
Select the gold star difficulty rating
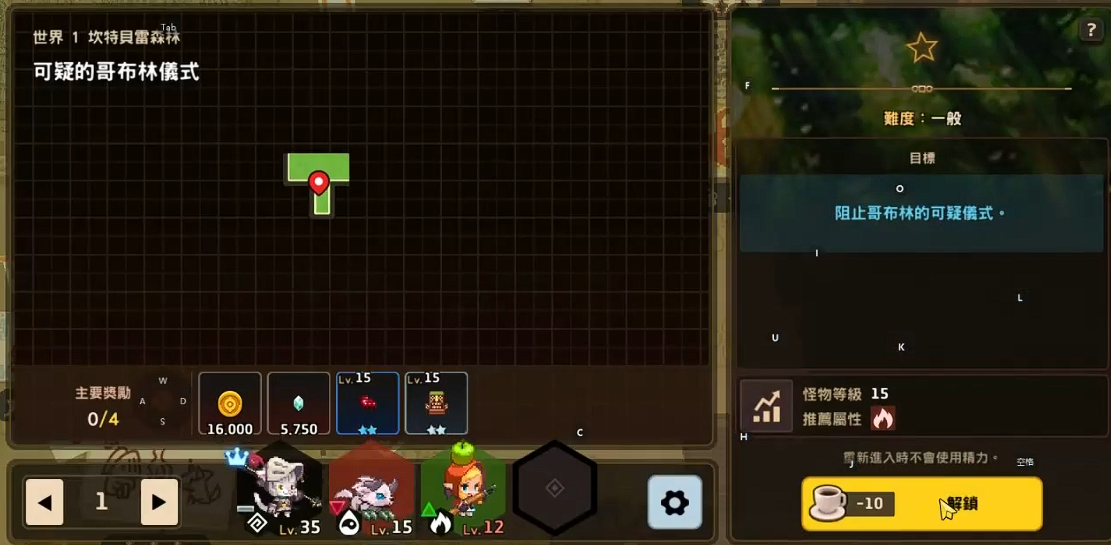(921, 47)
